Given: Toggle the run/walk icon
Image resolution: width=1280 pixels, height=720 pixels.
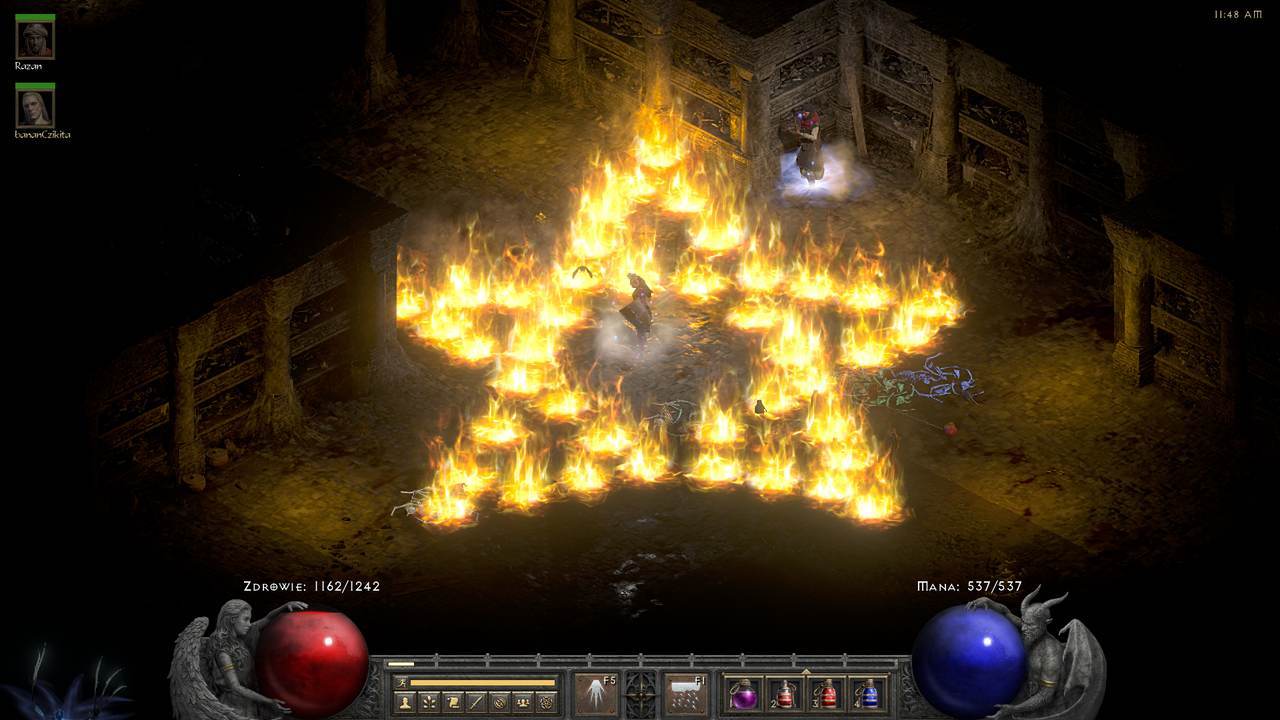Looking at the screenshot, I should click(x=402, y=682).
